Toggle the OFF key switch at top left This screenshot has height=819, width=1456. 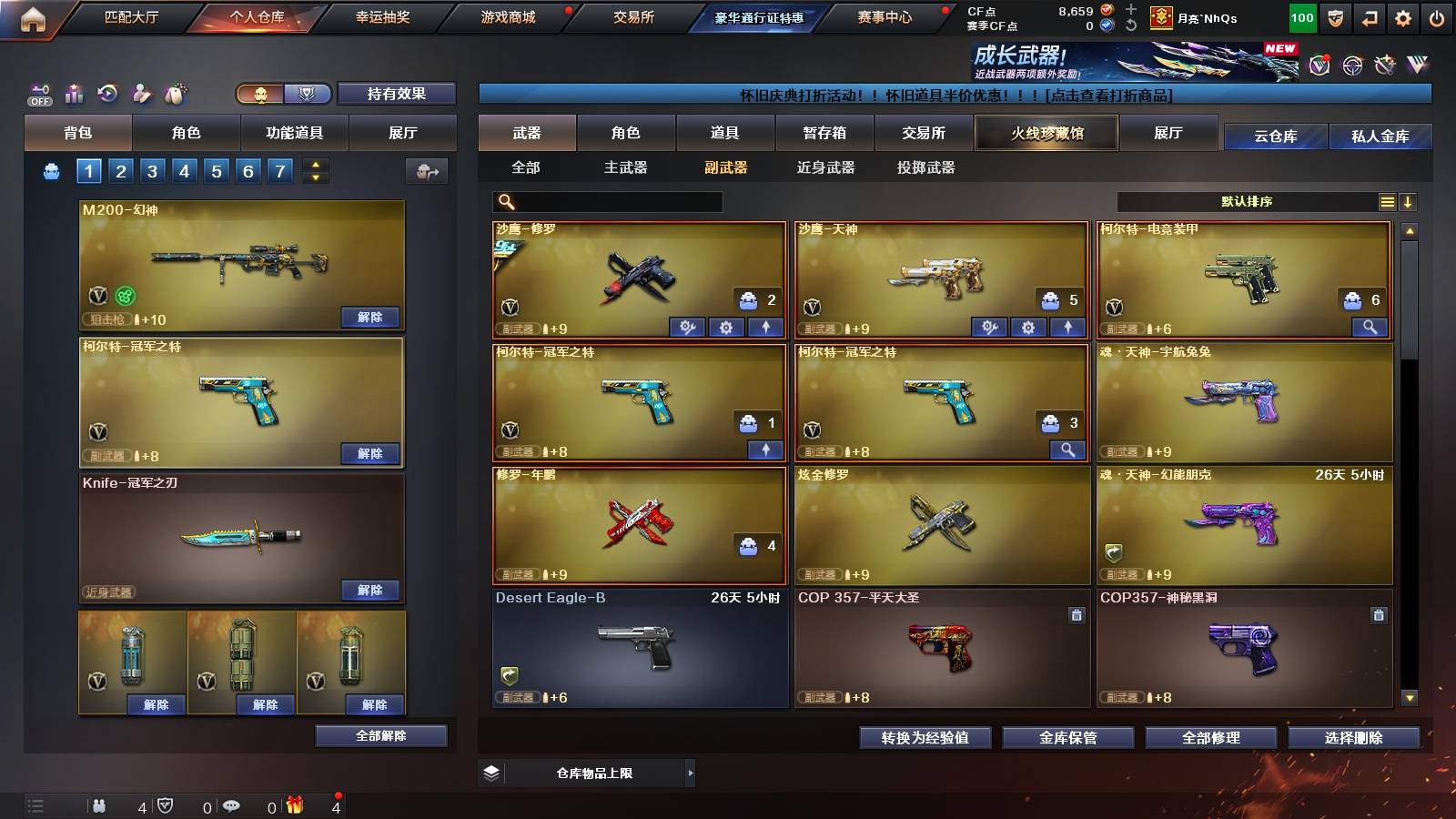click(x=38, y=93)
